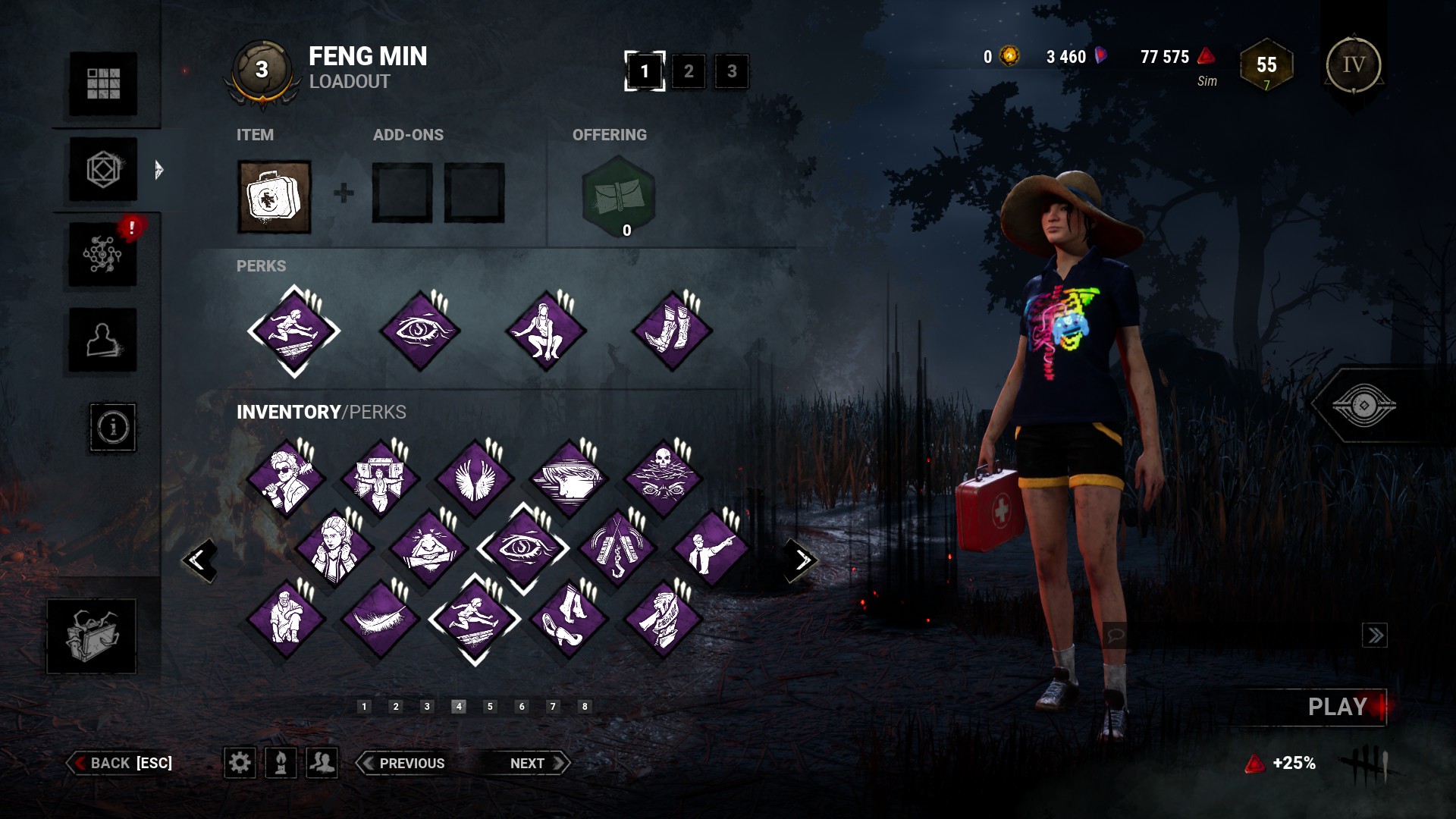Click the candle ritual icon beside the gear

281,764
